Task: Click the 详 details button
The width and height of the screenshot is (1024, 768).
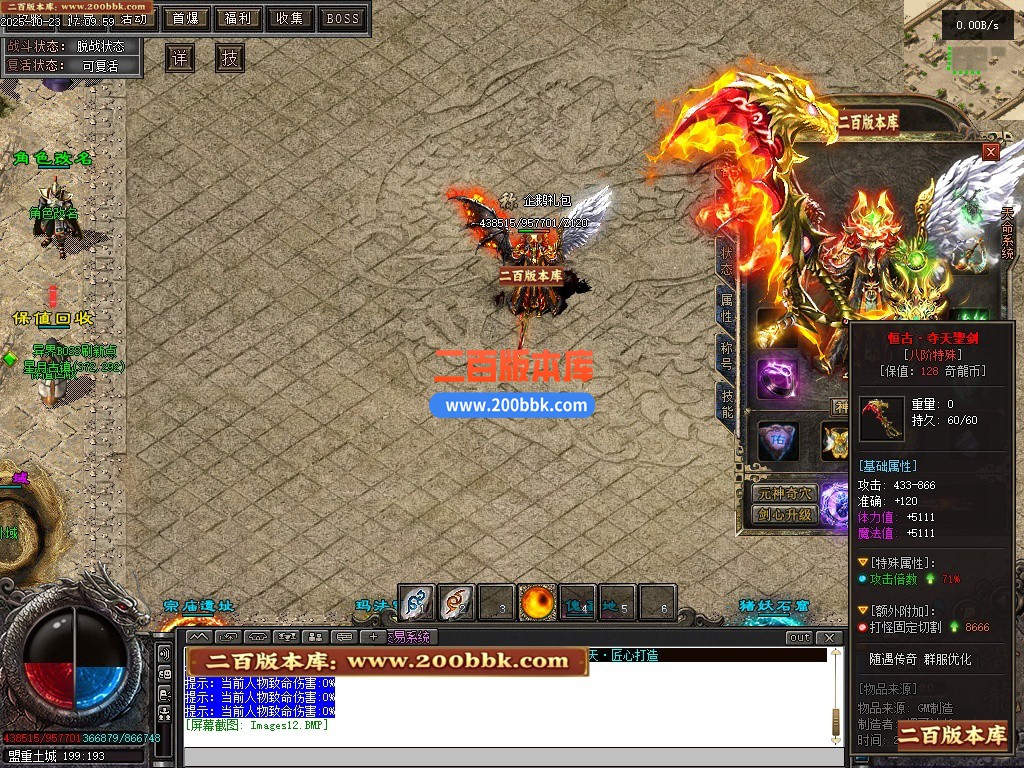Action: tap(179, 58)
